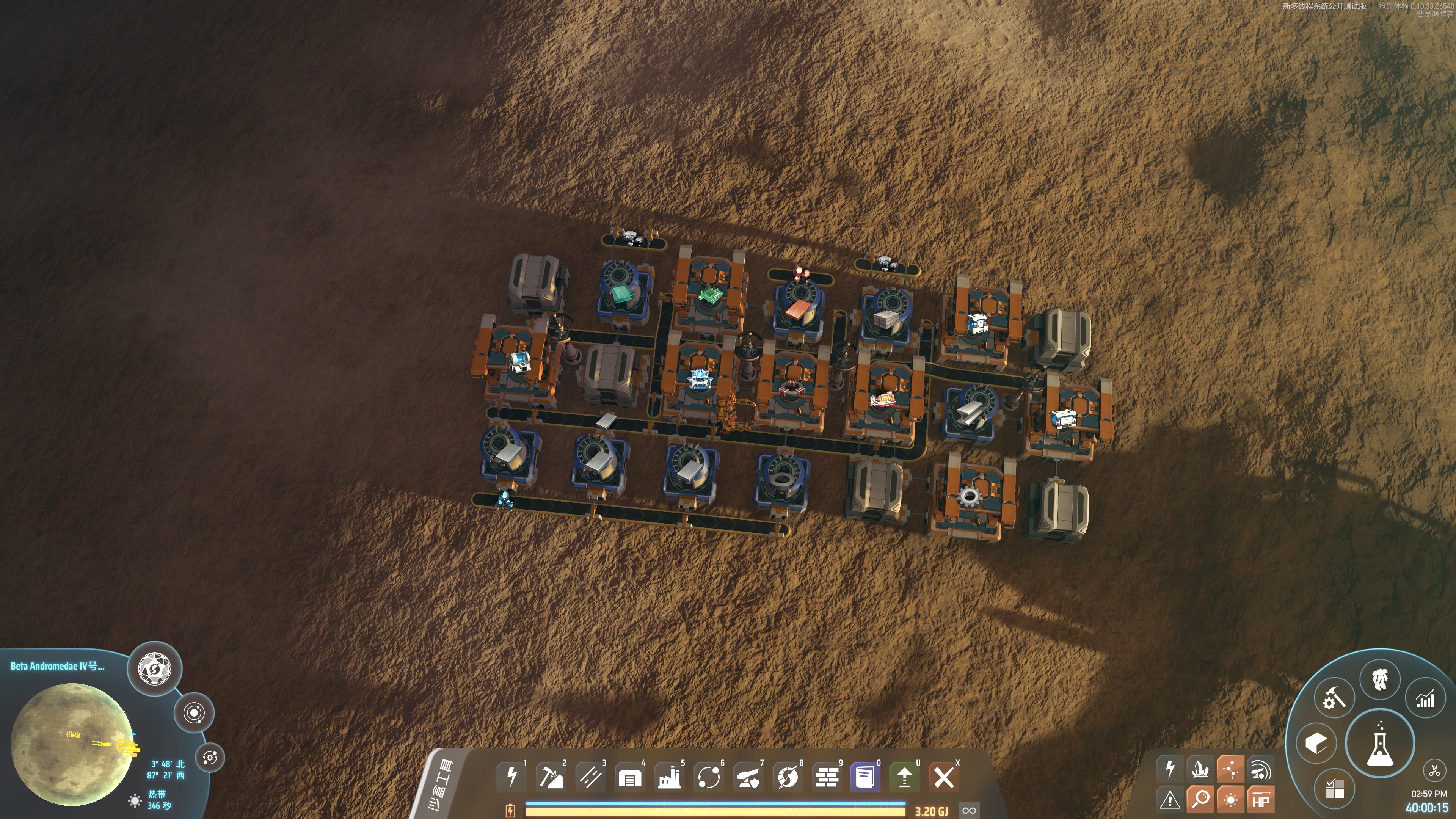Open the brick wall foundation category

pyautogui.click(x=827, y=777)
